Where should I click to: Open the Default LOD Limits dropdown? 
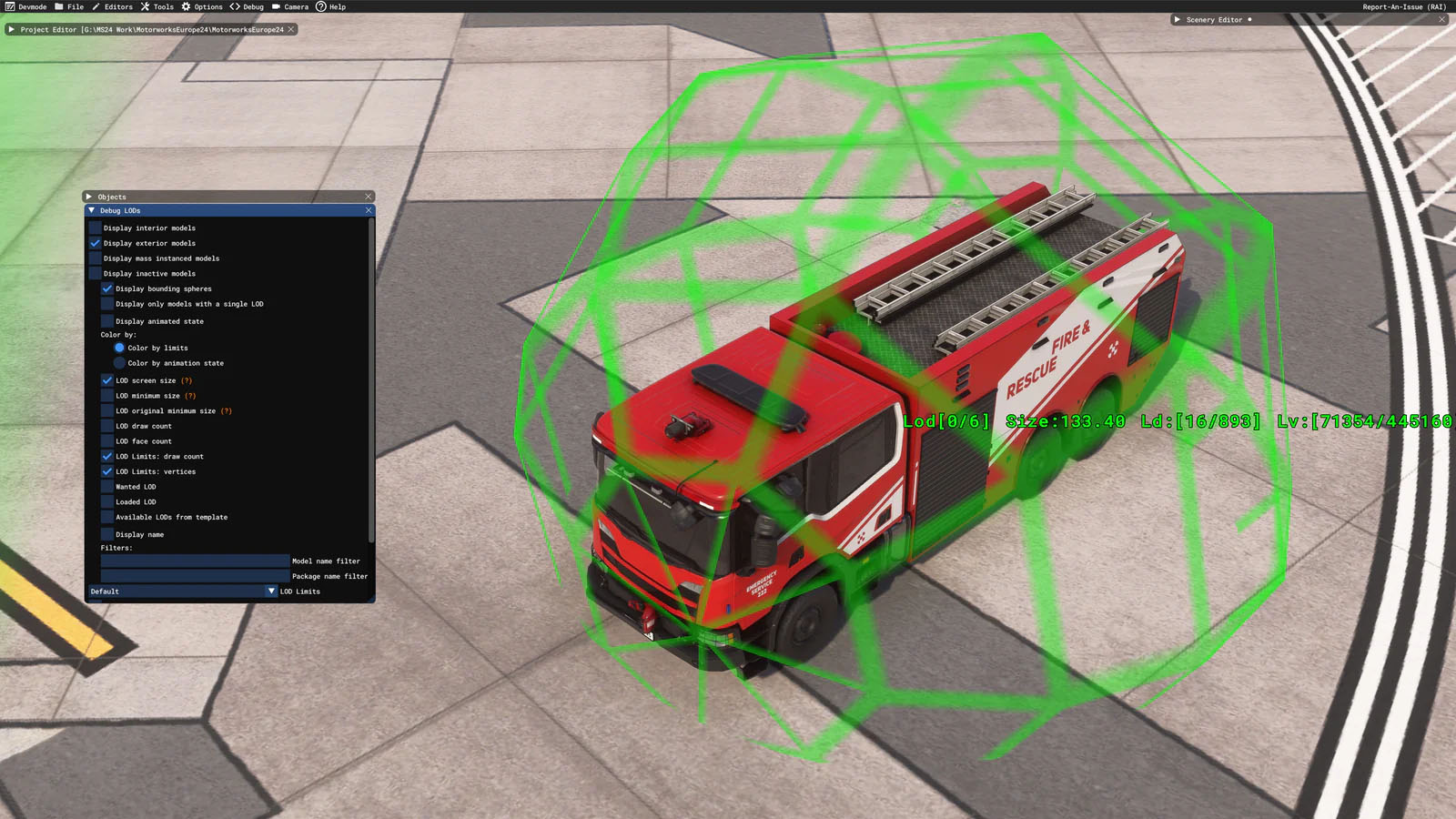(x=182, y=591)
